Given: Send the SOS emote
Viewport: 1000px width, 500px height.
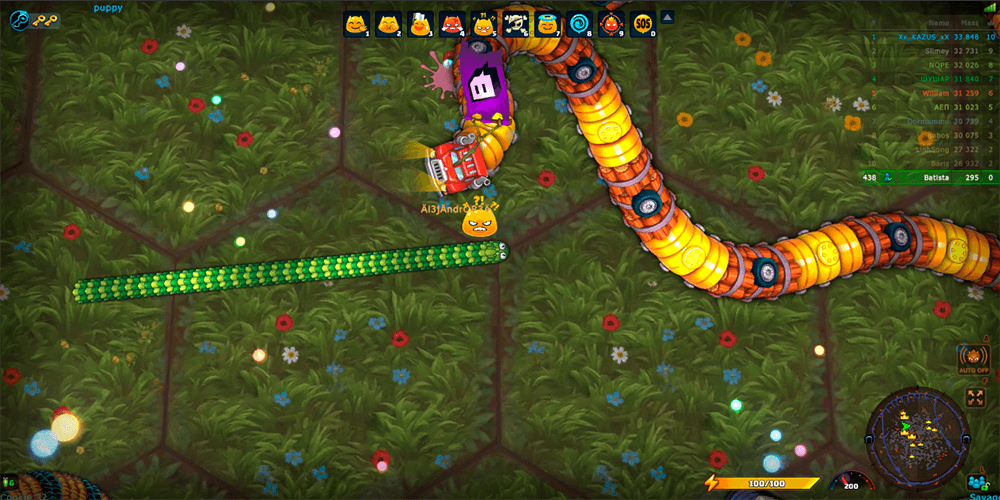Looking at the screenshot, I should click(641, 24).
